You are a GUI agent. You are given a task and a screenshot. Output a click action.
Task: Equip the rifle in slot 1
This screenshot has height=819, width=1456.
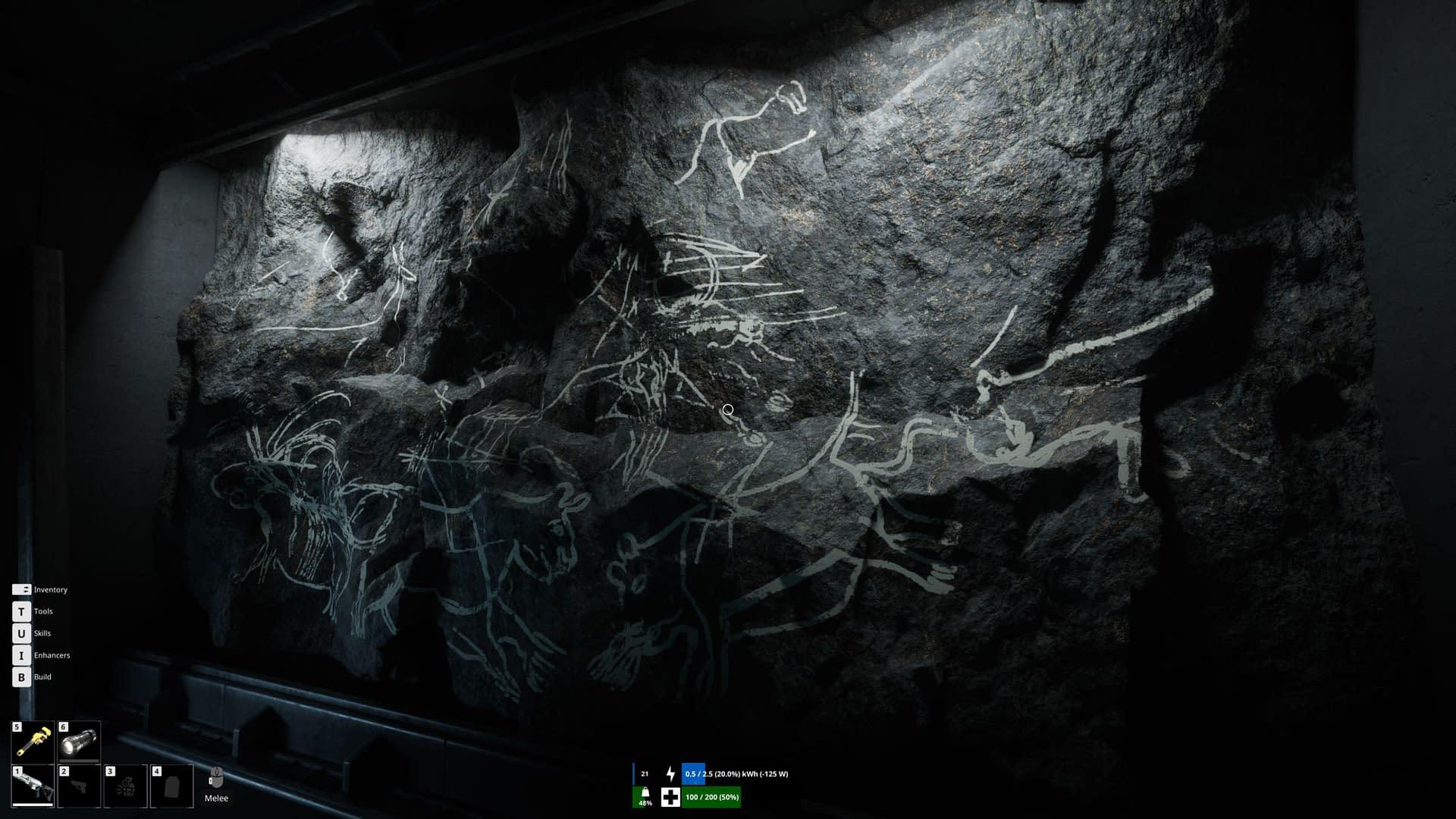[x=33, y=786]
